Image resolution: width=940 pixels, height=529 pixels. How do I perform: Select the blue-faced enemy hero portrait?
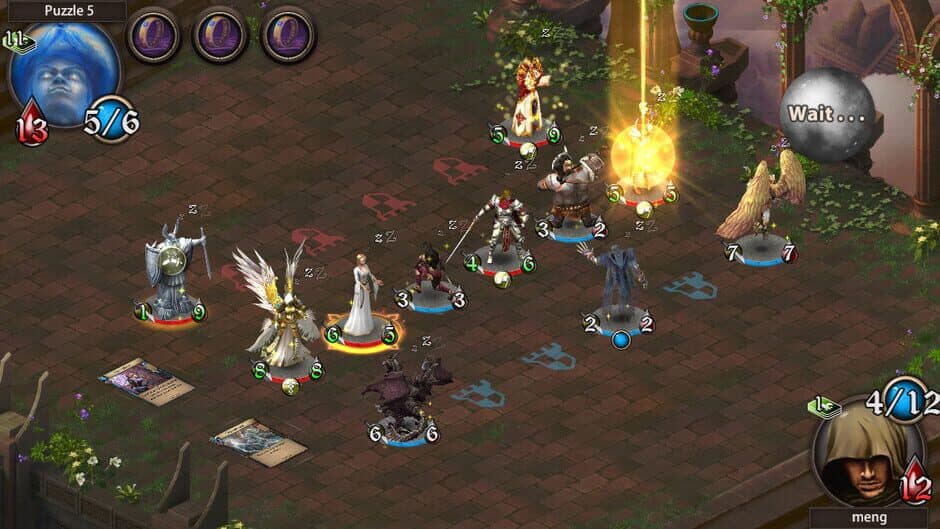(64, 72)
